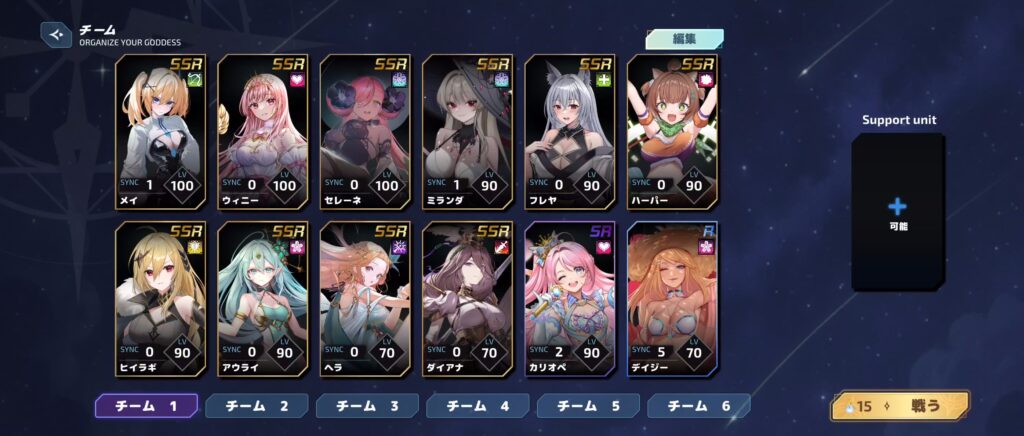Open the 編集 edit button
The width and height of the screenshot is (1024, 436).
pyautogui.click(x=684, y=39)
